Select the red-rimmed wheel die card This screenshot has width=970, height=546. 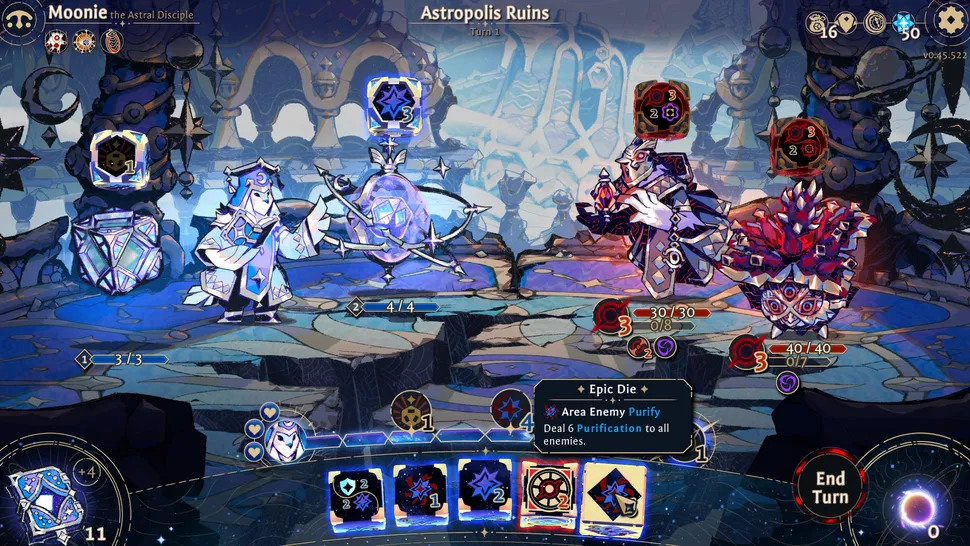[x=549, y=494]
